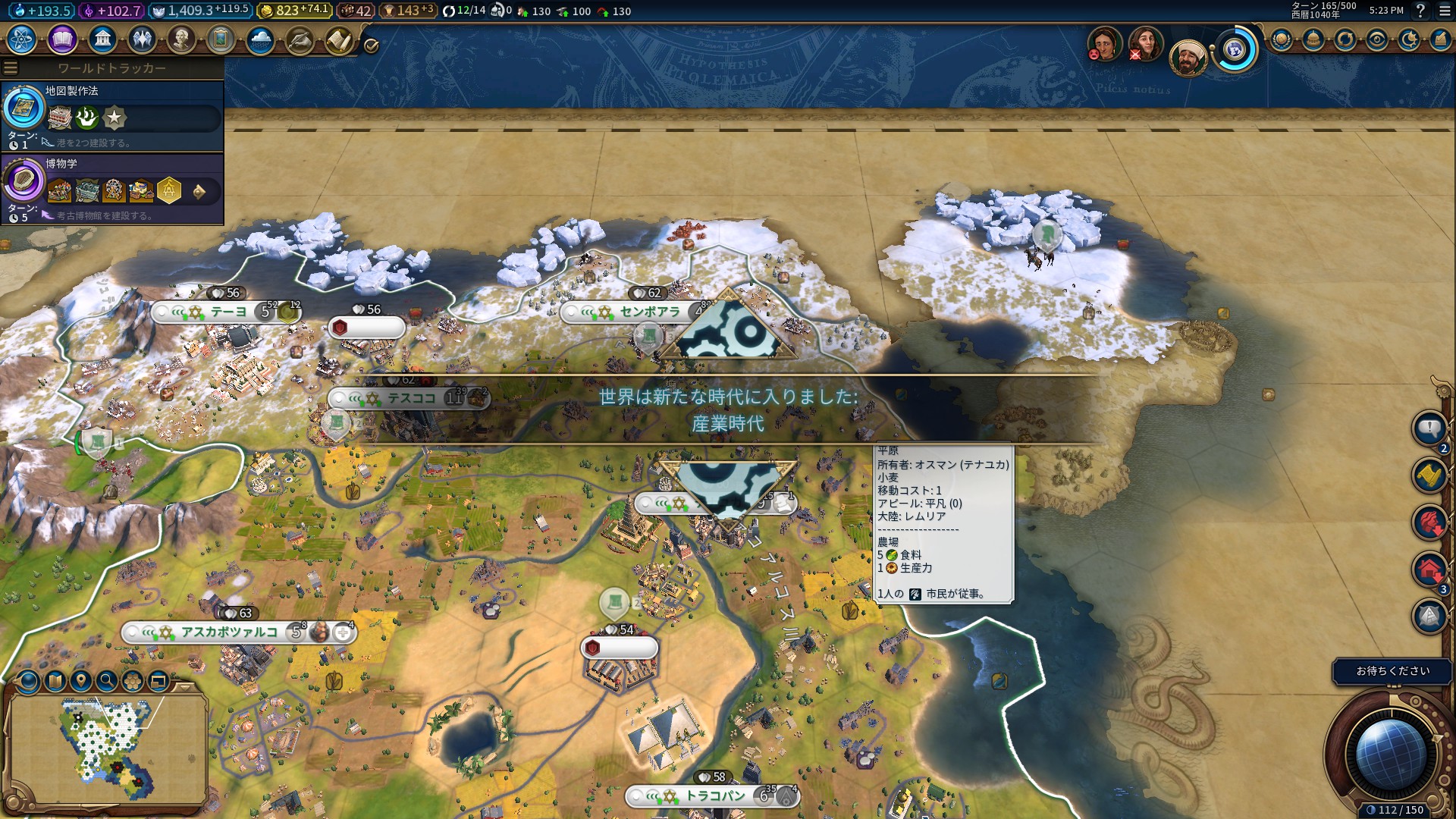Open the climate rain-cloud screen
This screenshot has height=819, width=1456.
coord(260,39)
